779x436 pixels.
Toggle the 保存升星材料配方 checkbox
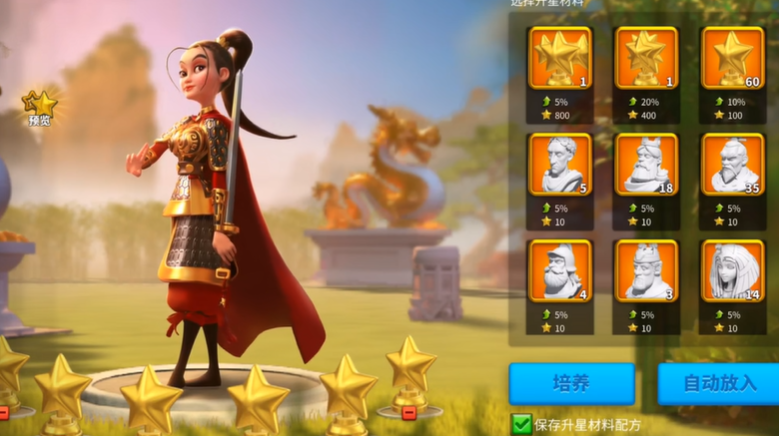tap(522, 424)
